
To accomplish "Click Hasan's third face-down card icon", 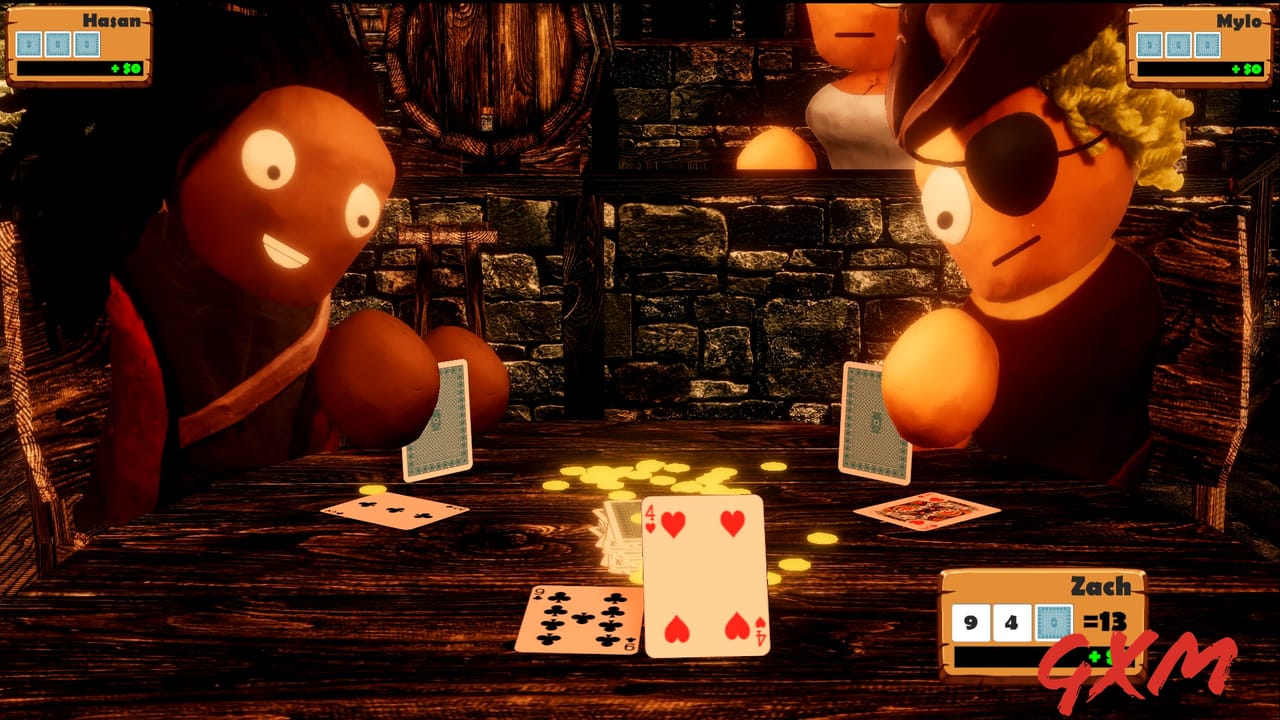I will (87, 43).
